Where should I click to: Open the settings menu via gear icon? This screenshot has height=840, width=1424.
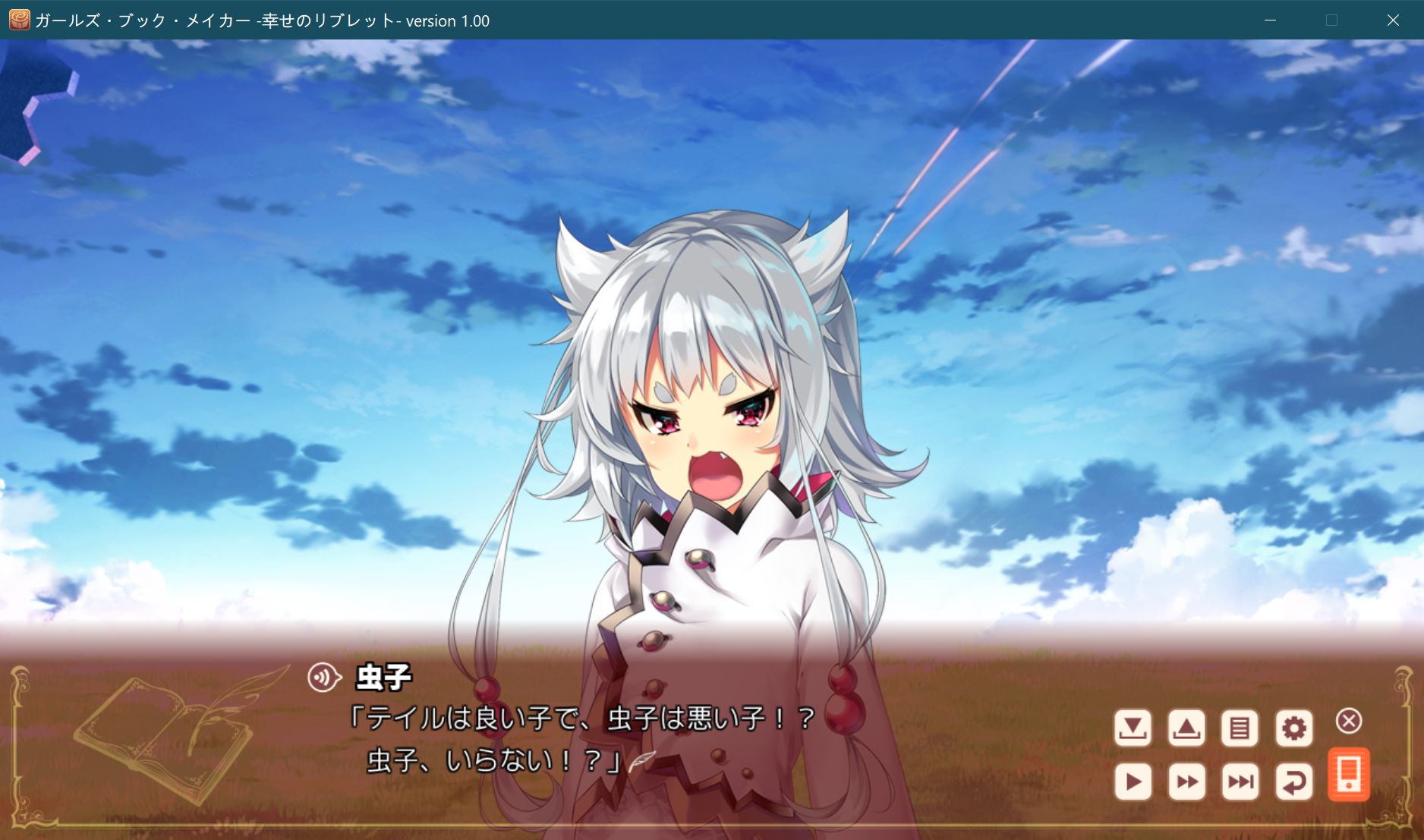[x=1295, y=727]
